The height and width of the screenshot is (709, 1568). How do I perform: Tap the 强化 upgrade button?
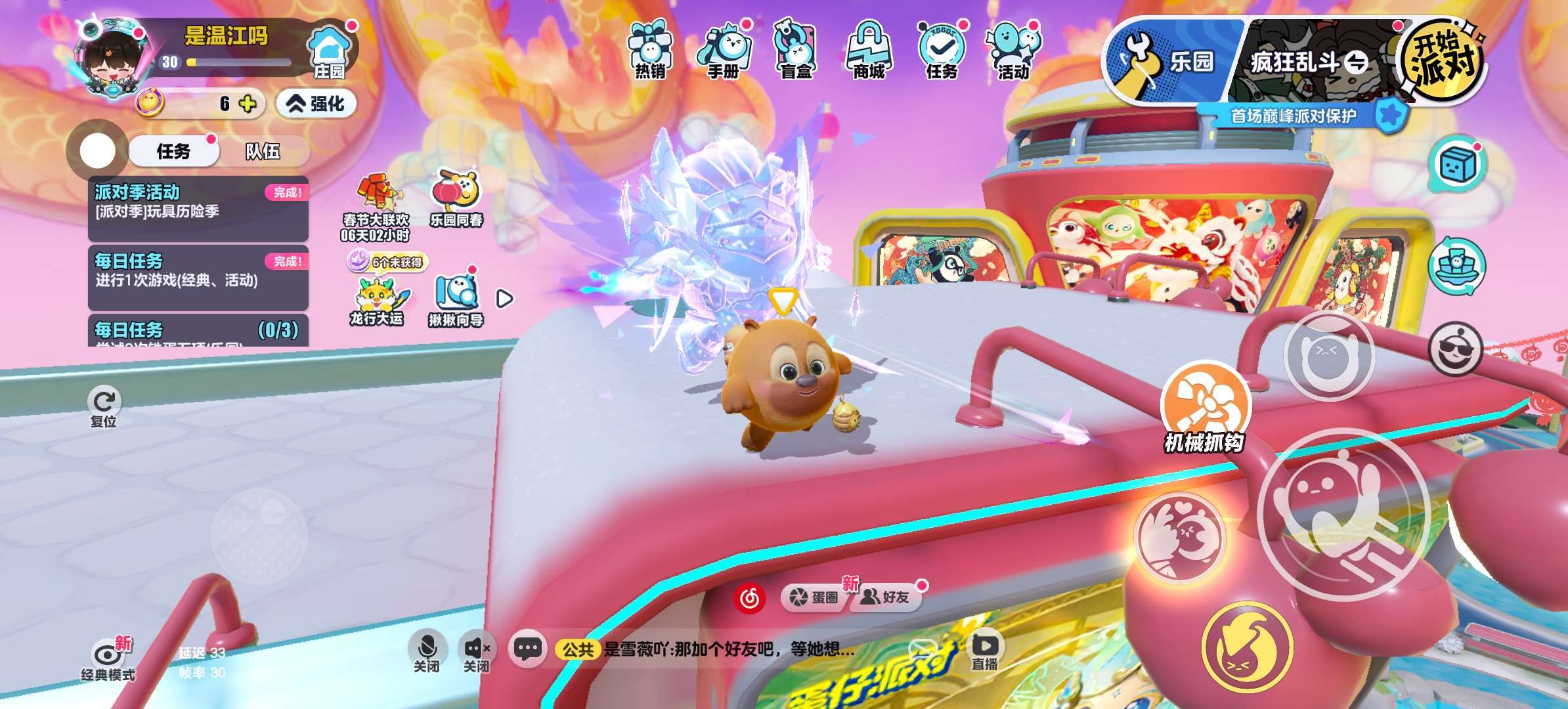point(316,104)
